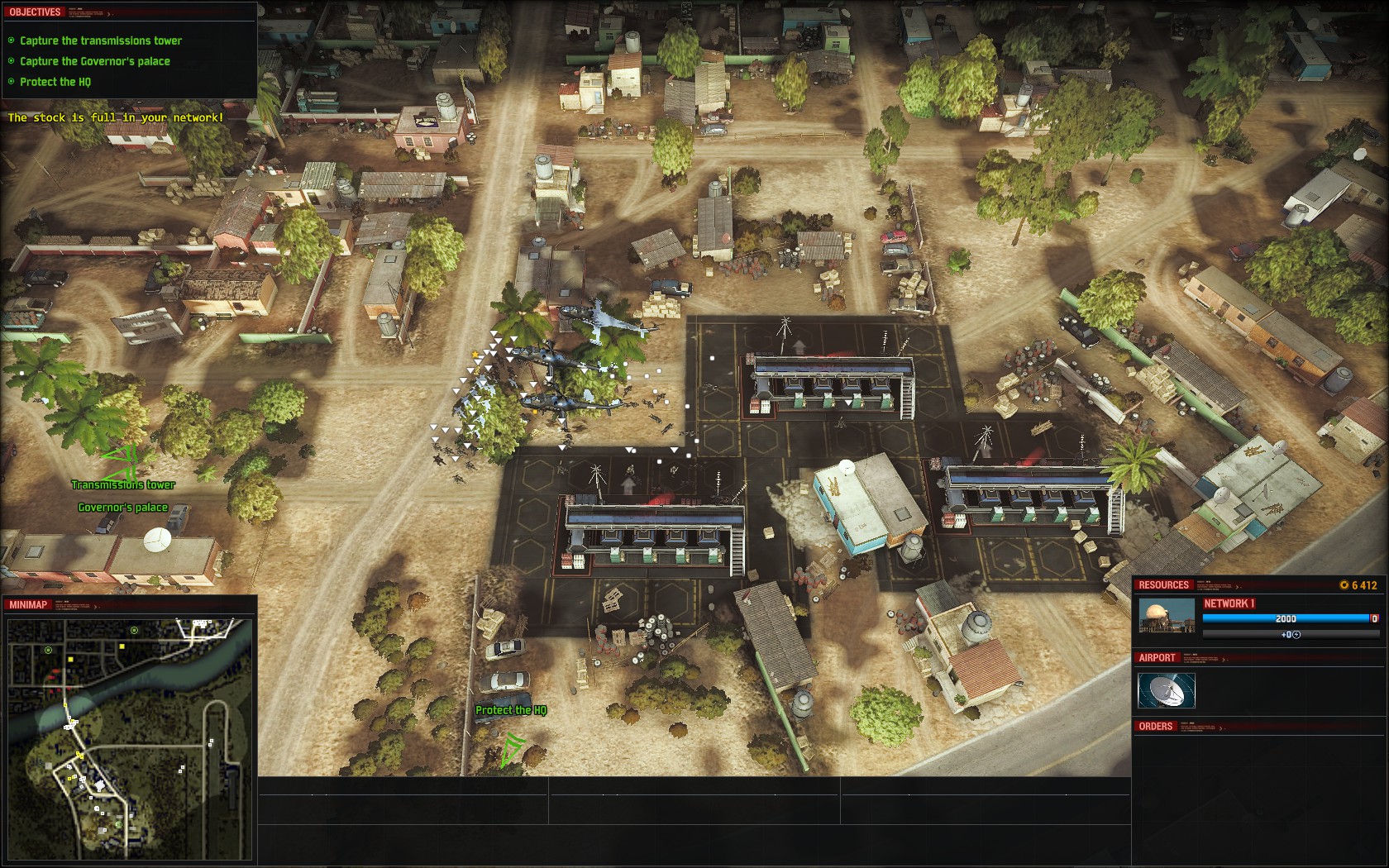Click the Minimap panel header
Viewport: 1389px width, 868px height.
pos(28,605)
